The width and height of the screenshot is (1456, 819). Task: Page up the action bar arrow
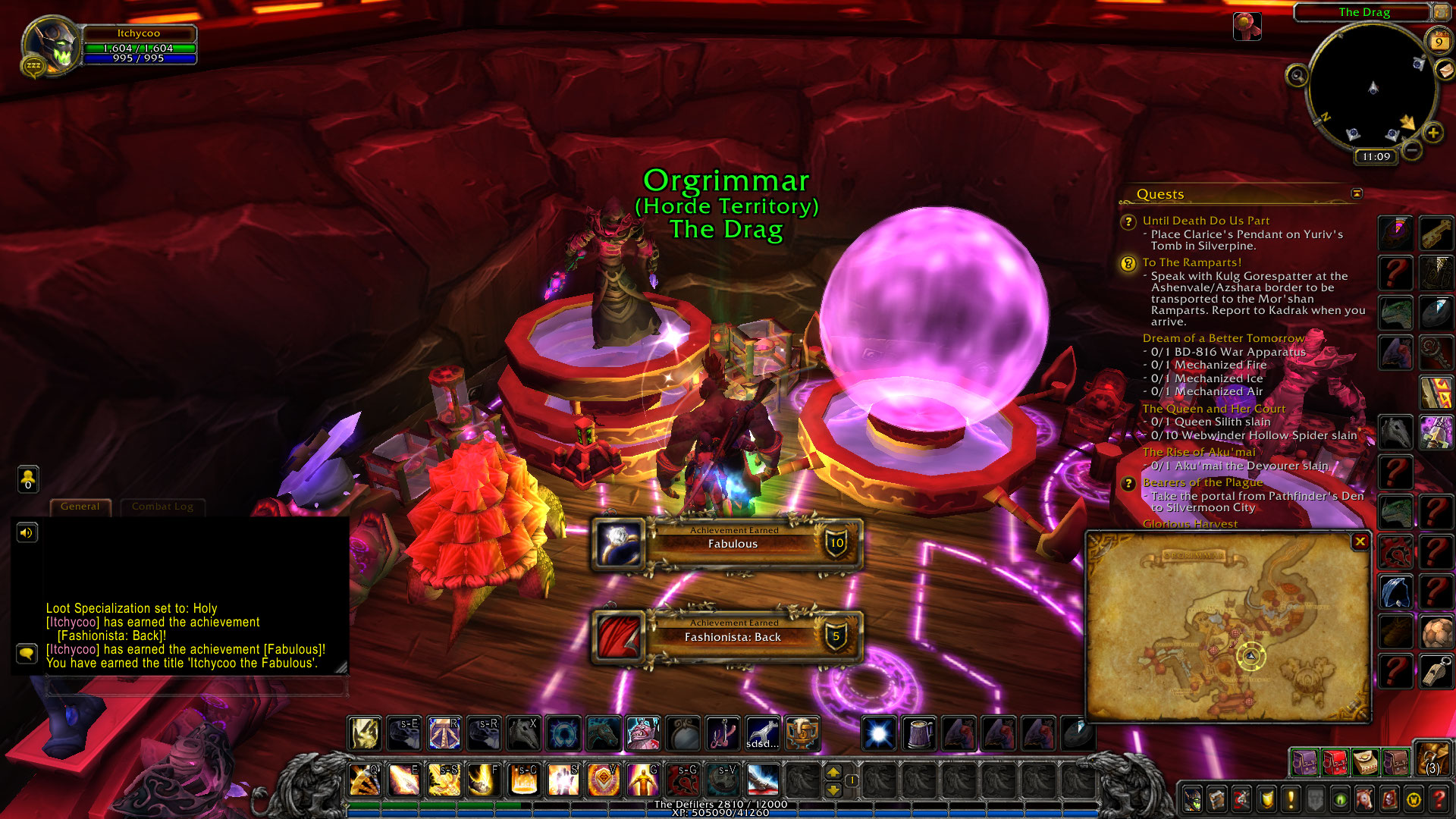(x=833, y=773)
